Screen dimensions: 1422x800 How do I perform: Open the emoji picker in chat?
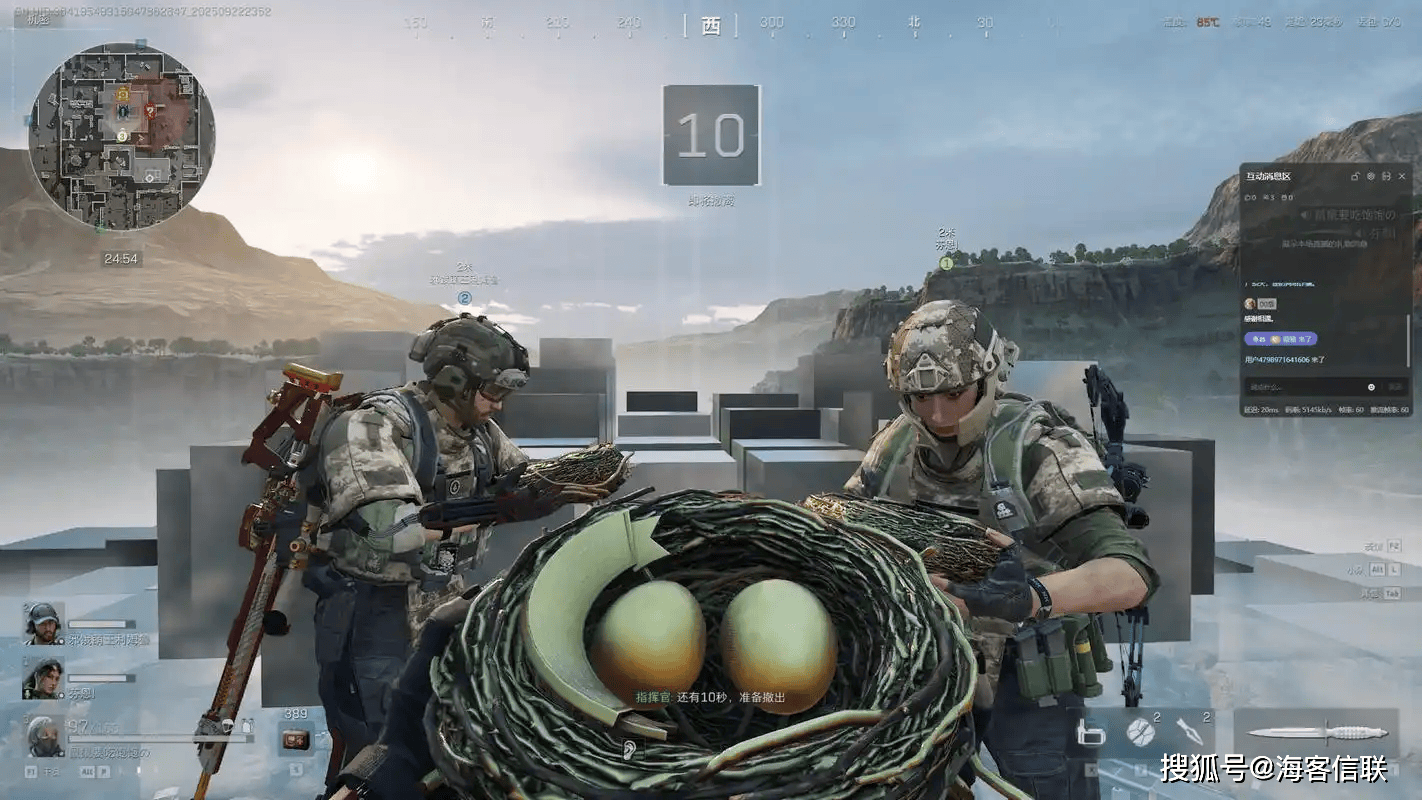pyautogui.click(x=1371, y=387)
